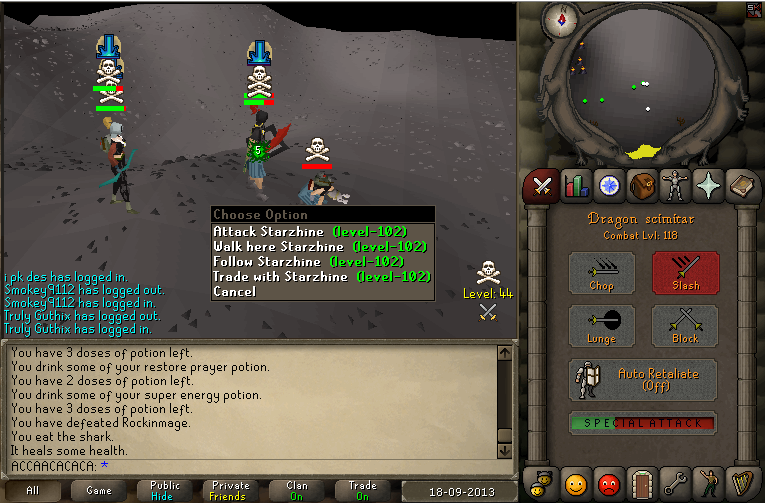Screen dimensions: 765x503
Task: Choose Attack Starzhine from the option menu
Action: [x=310, y=231]
